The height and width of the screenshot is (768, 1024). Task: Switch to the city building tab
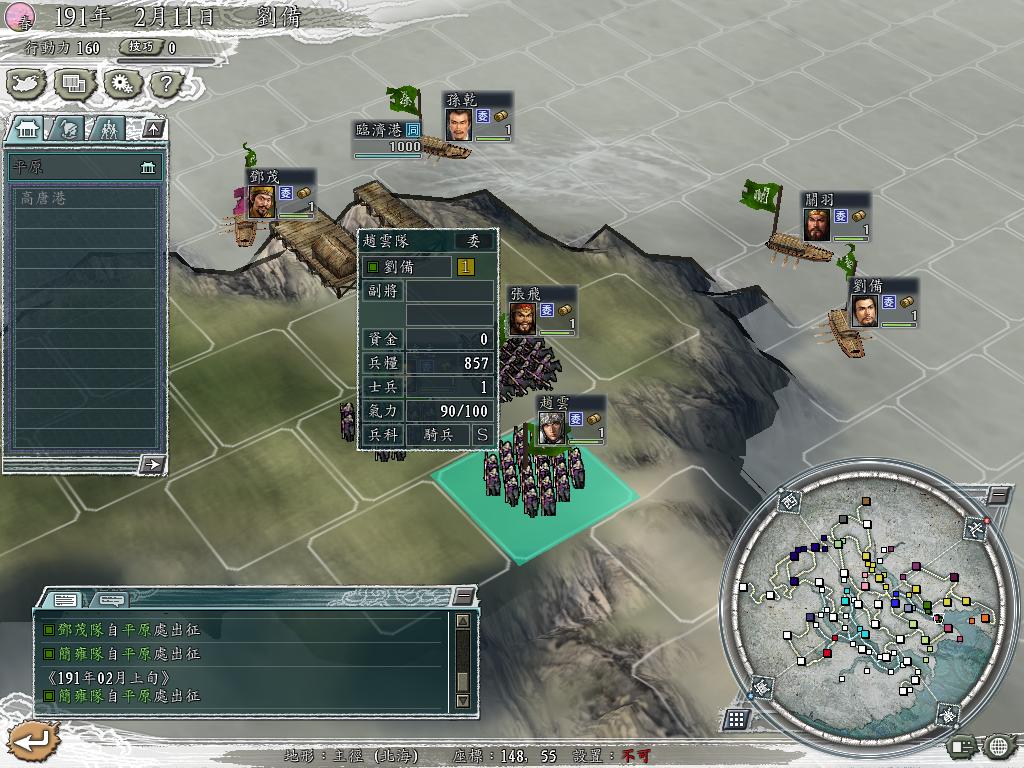28,129
